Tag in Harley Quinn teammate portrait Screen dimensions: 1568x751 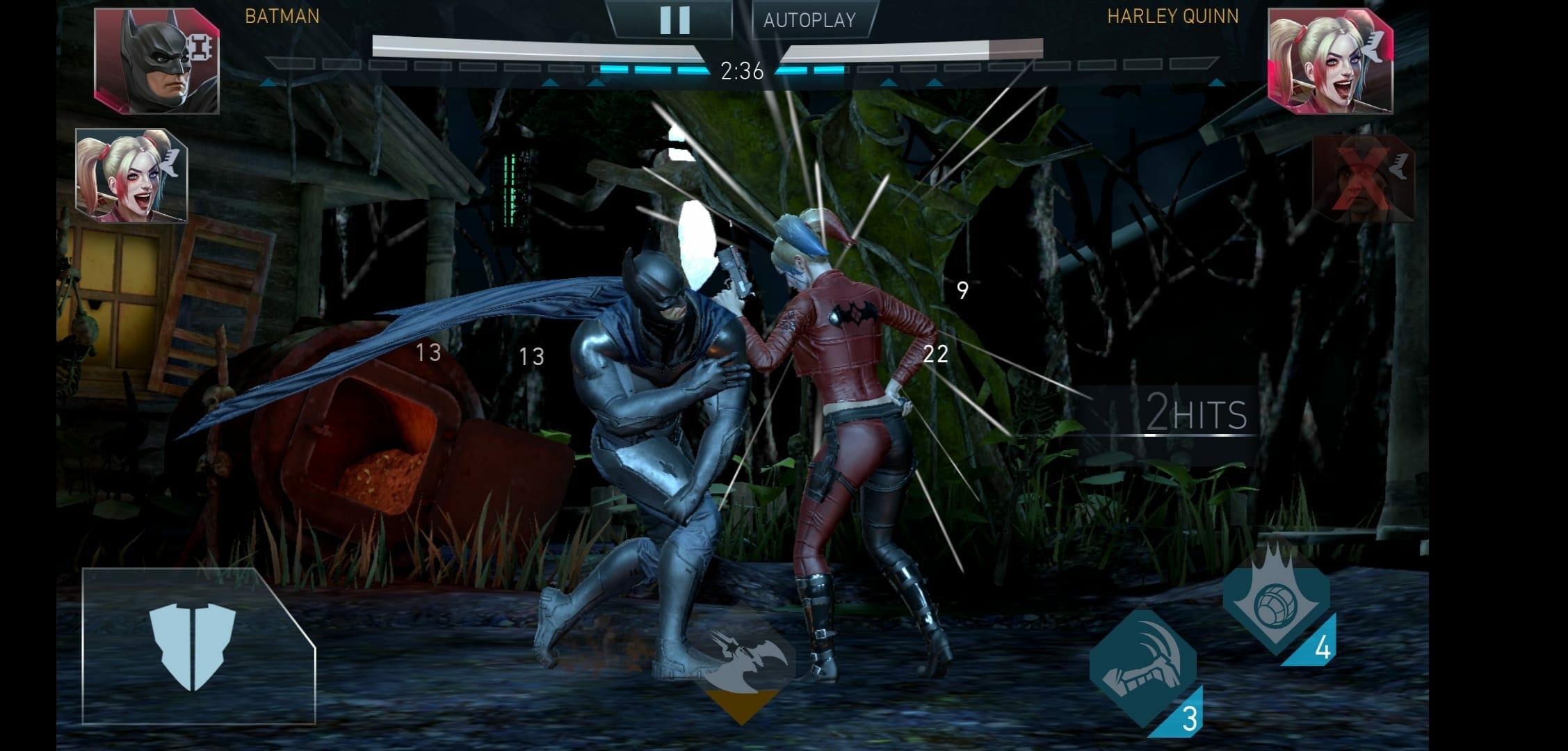[131, 176]
